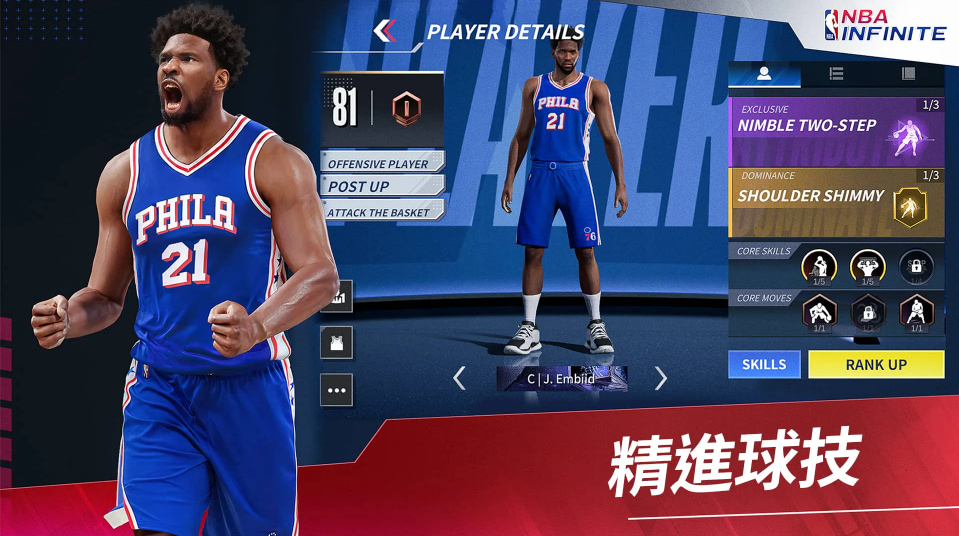This screenshot has width=959, height=536.
Task: Open the book icon tab
Action: click(908, 74)
